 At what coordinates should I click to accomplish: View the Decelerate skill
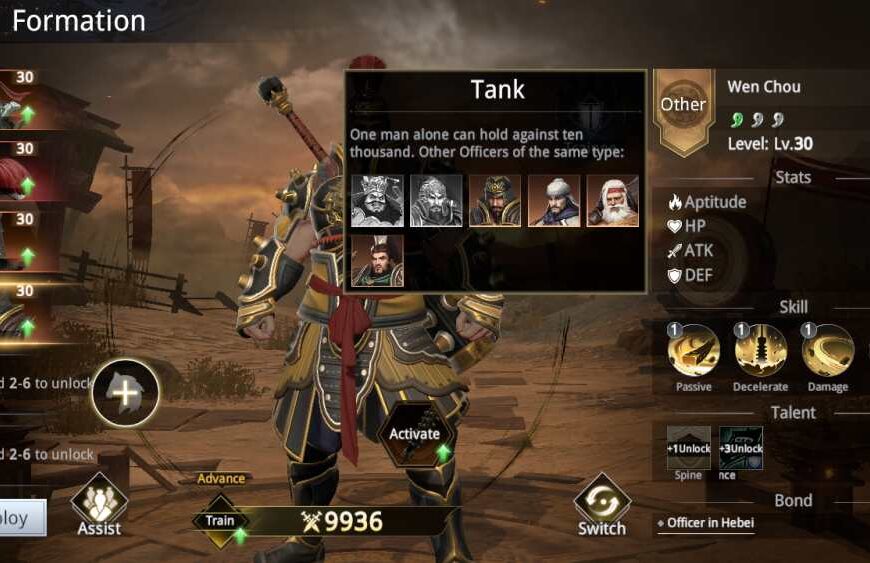tap(761, 351)
